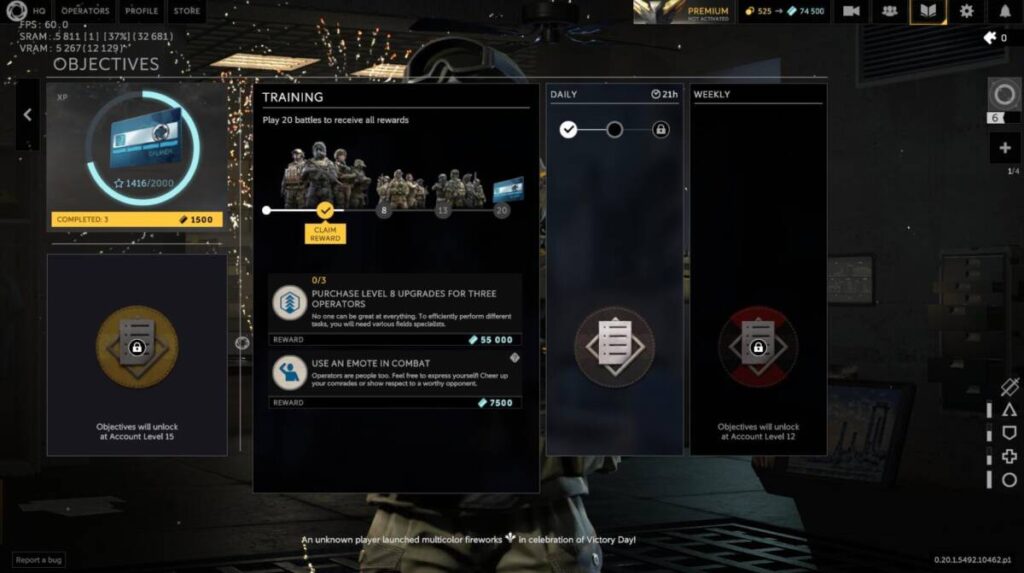This screenshot has width=1024, height=573.
Task: Select the Use an Emote in Combat objective
Action: click(395, 373)
